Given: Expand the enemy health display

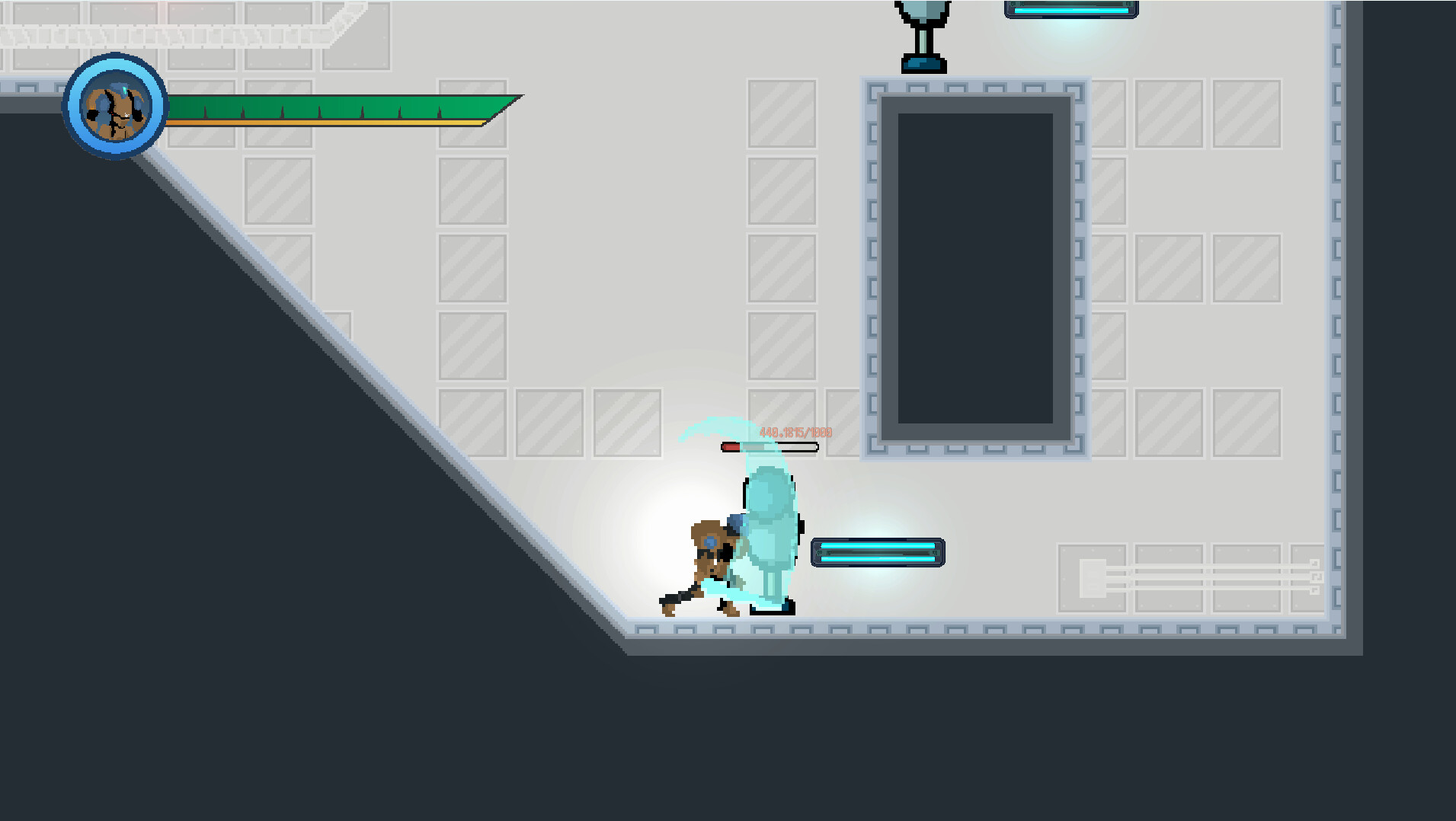Looking at the screenshot, I should pyautogui.click(x=770, y=447).
